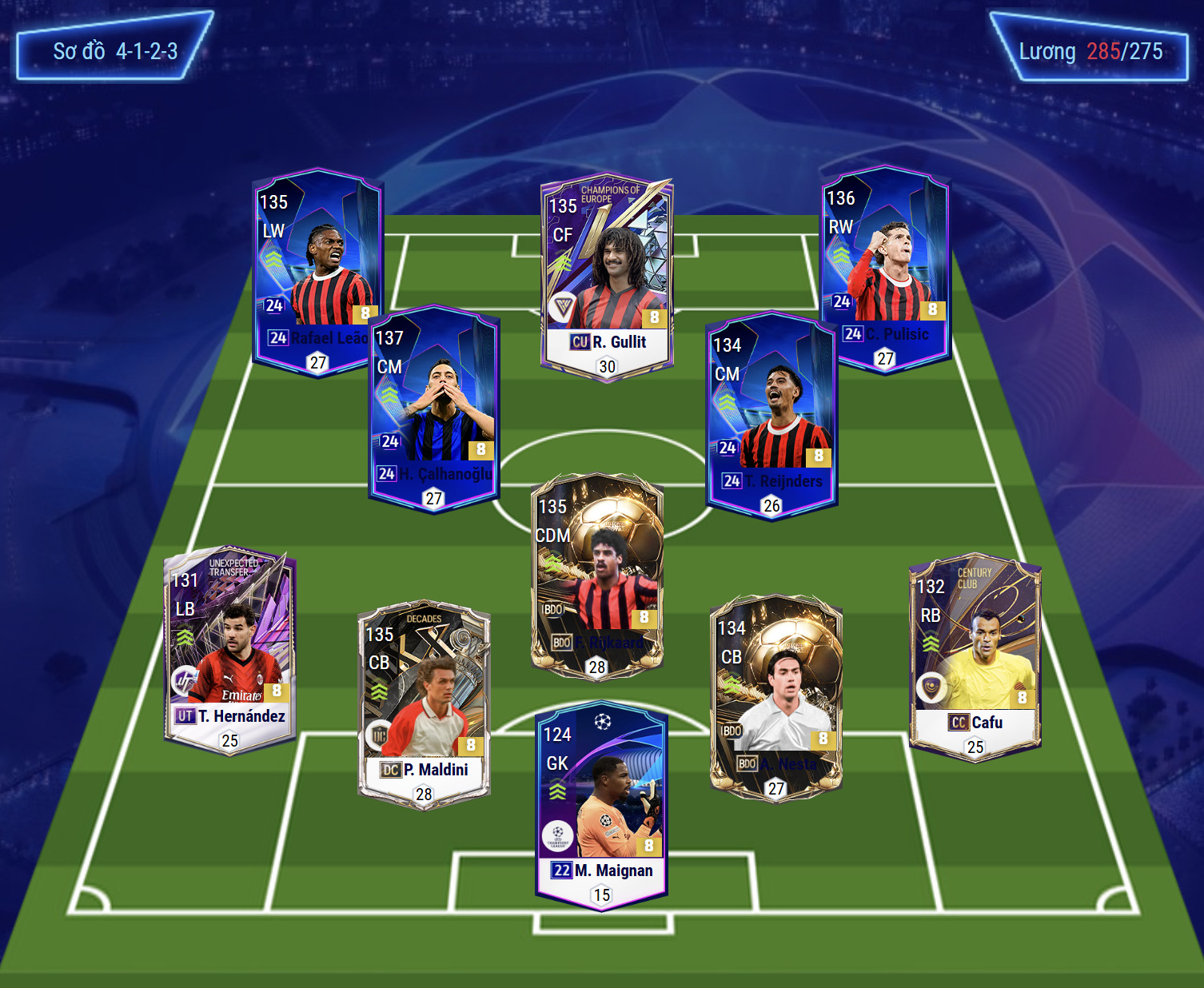Click the T. Reijnders CM card
The height and width of the screenshot is (988, 1204).
771,416
